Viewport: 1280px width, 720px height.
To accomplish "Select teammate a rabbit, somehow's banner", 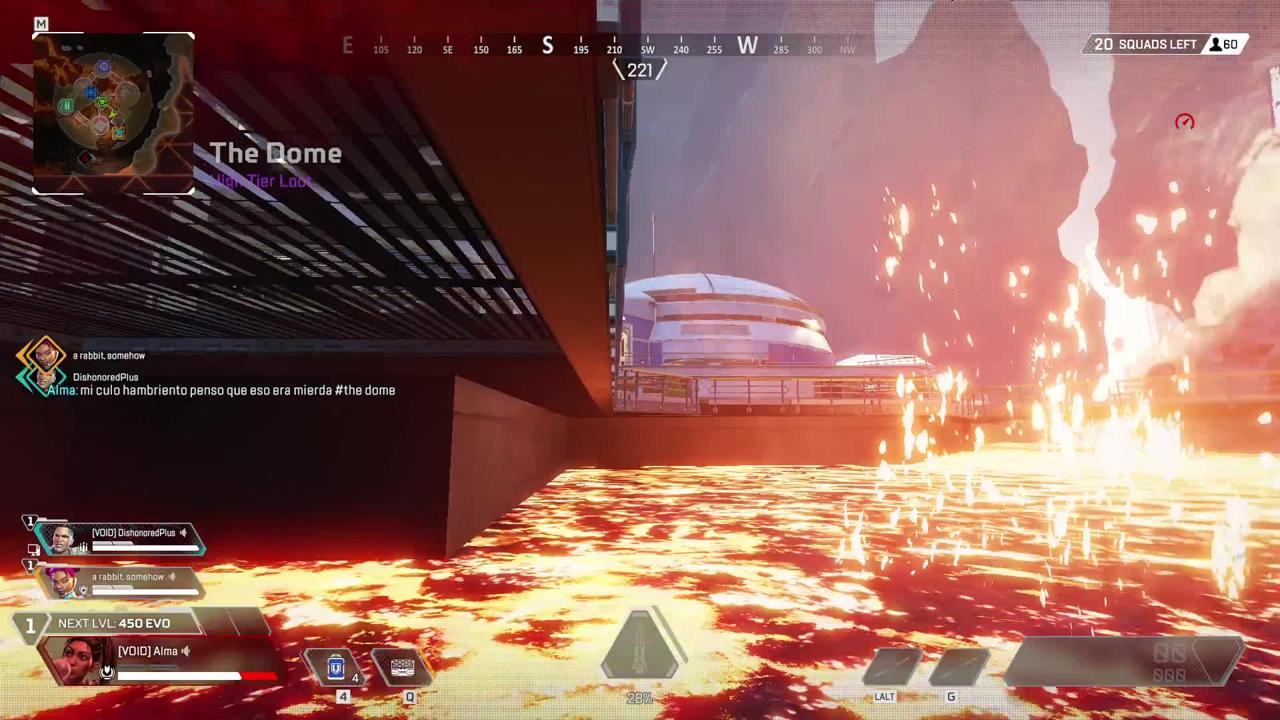I will tap(120, 582).
